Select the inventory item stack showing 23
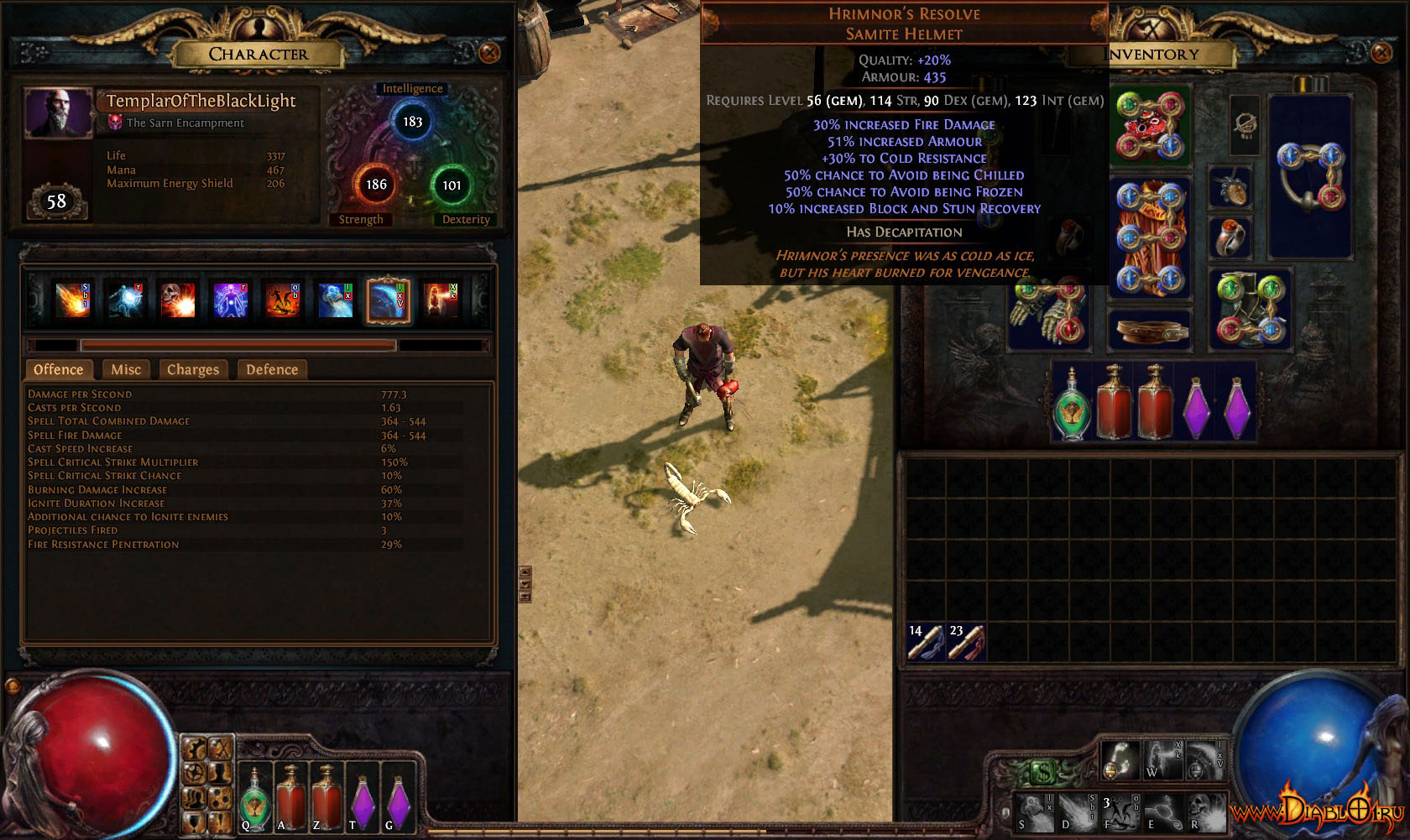The width and height of the screenshot is (1410, 840). [965, 642]
